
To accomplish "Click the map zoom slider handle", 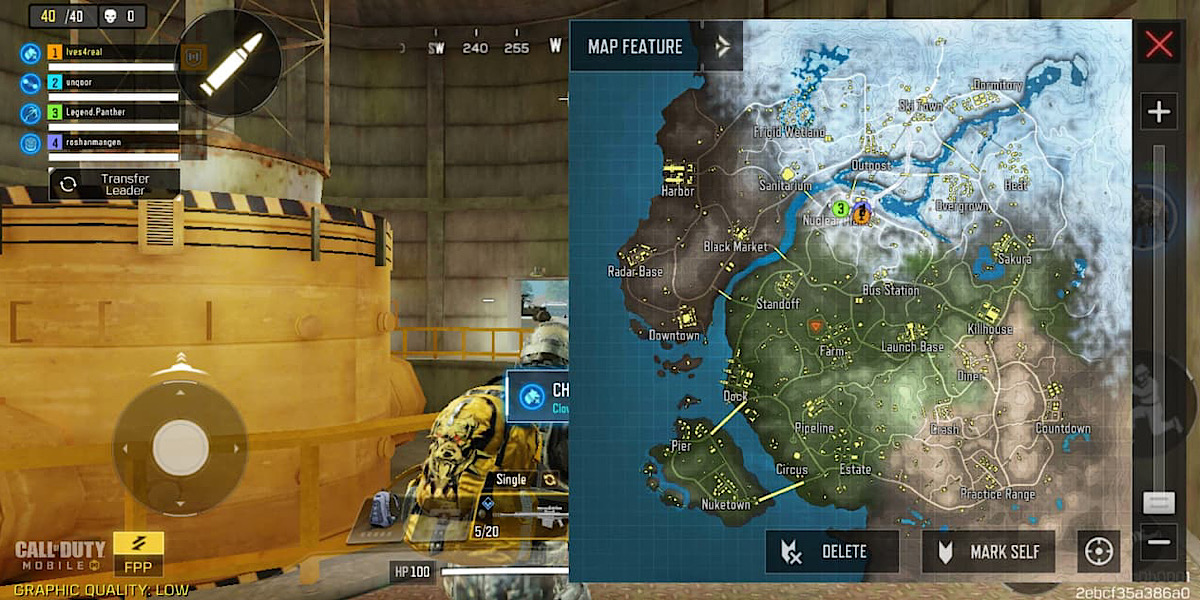I will 1159,502.
